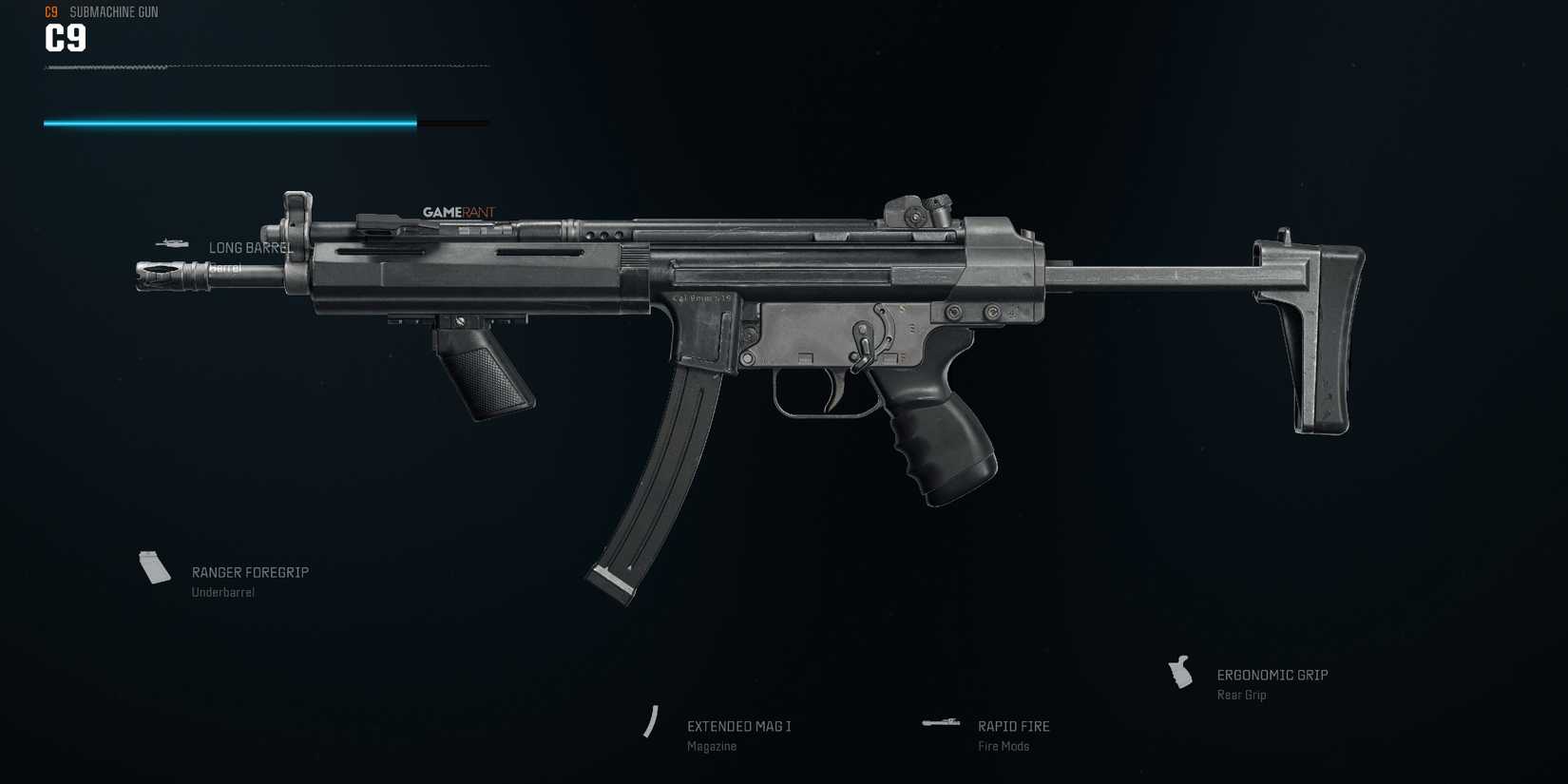Click the Ergonomic Grip rear grip icon

(1181, 673)
